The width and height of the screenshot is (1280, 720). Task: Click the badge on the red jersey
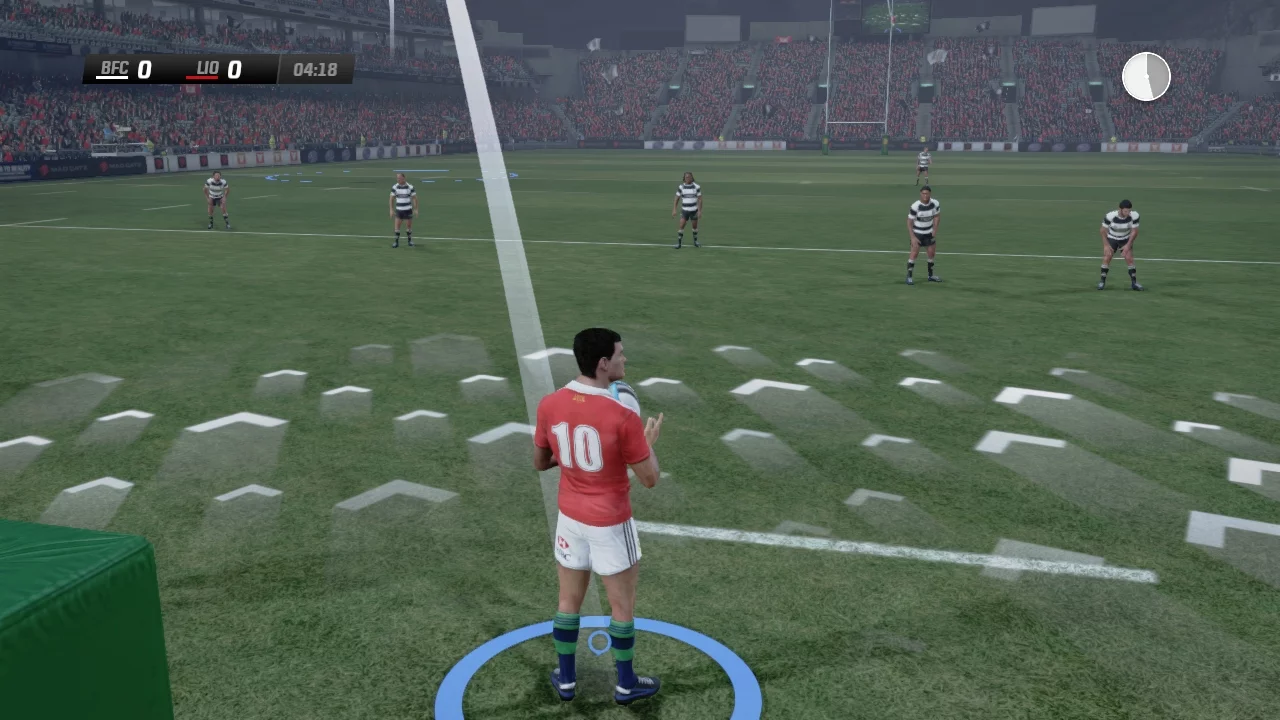(x=577, y=396)
